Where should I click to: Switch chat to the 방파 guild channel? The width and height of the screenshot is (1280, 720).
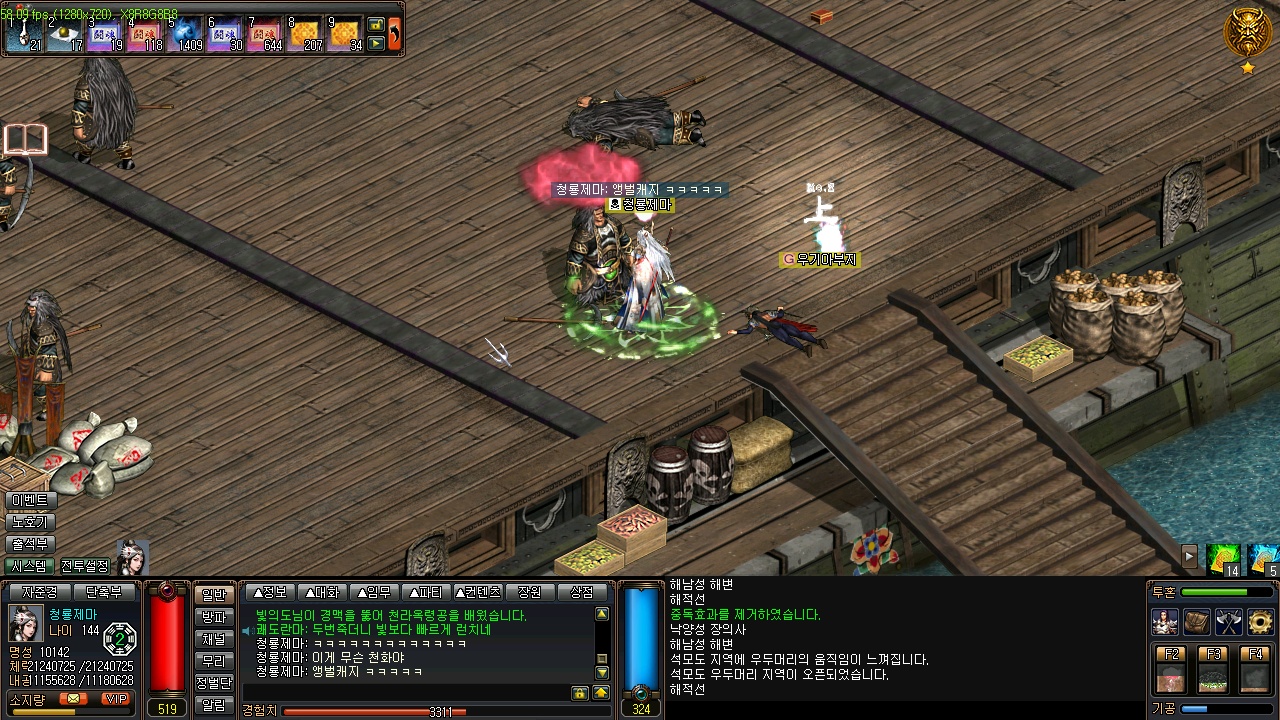(214, 617)
